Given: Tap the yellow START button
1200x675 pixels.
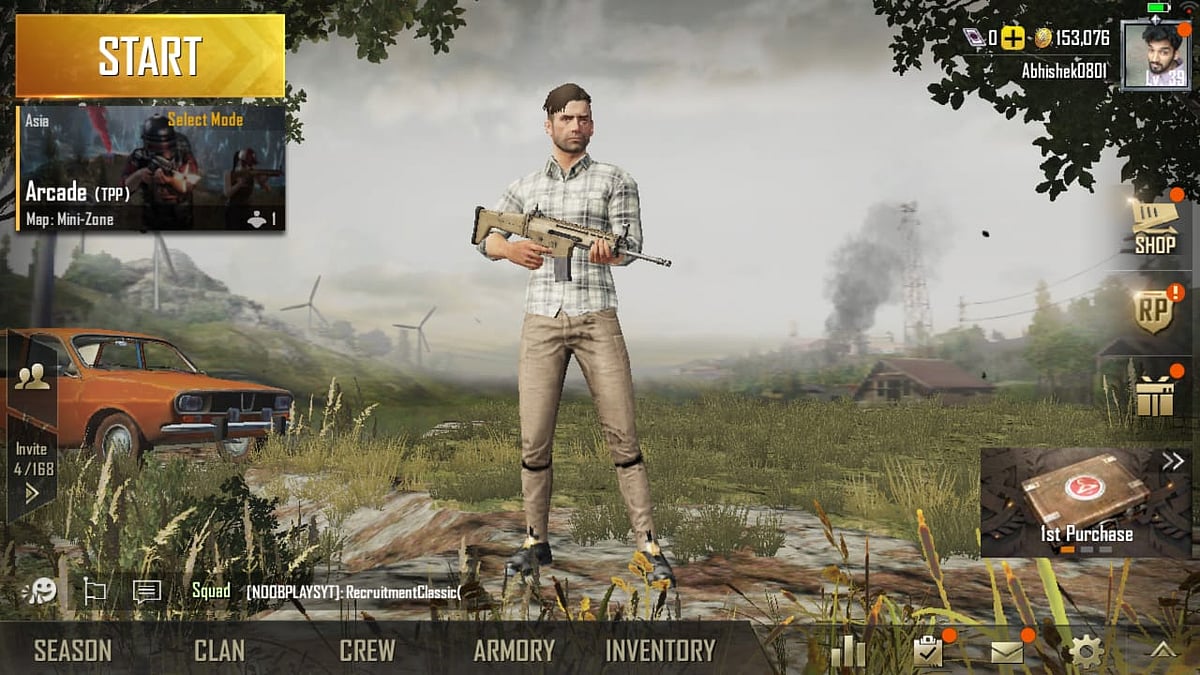Looking at the screenshot, I should pyautogui.click(x=150, y=56).
